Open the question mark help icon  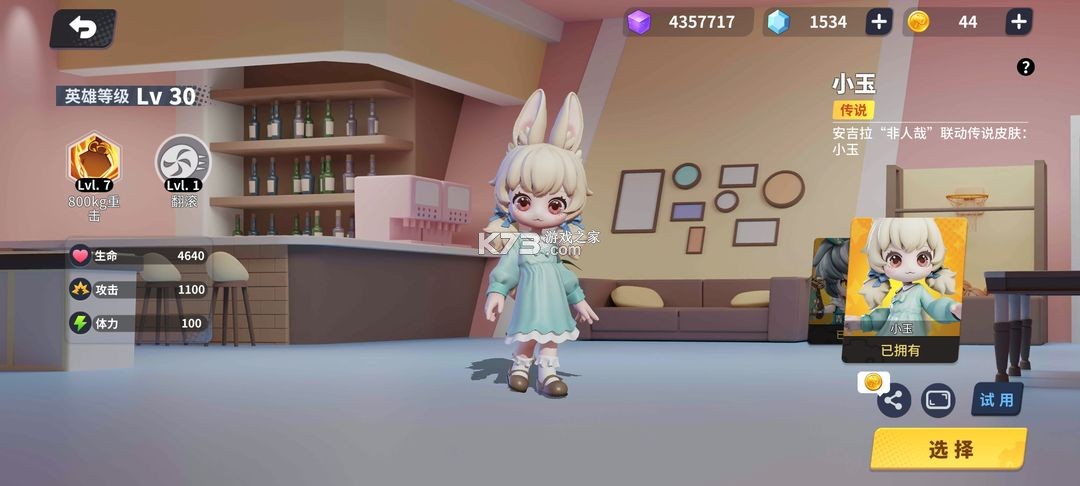(1025, 67)
